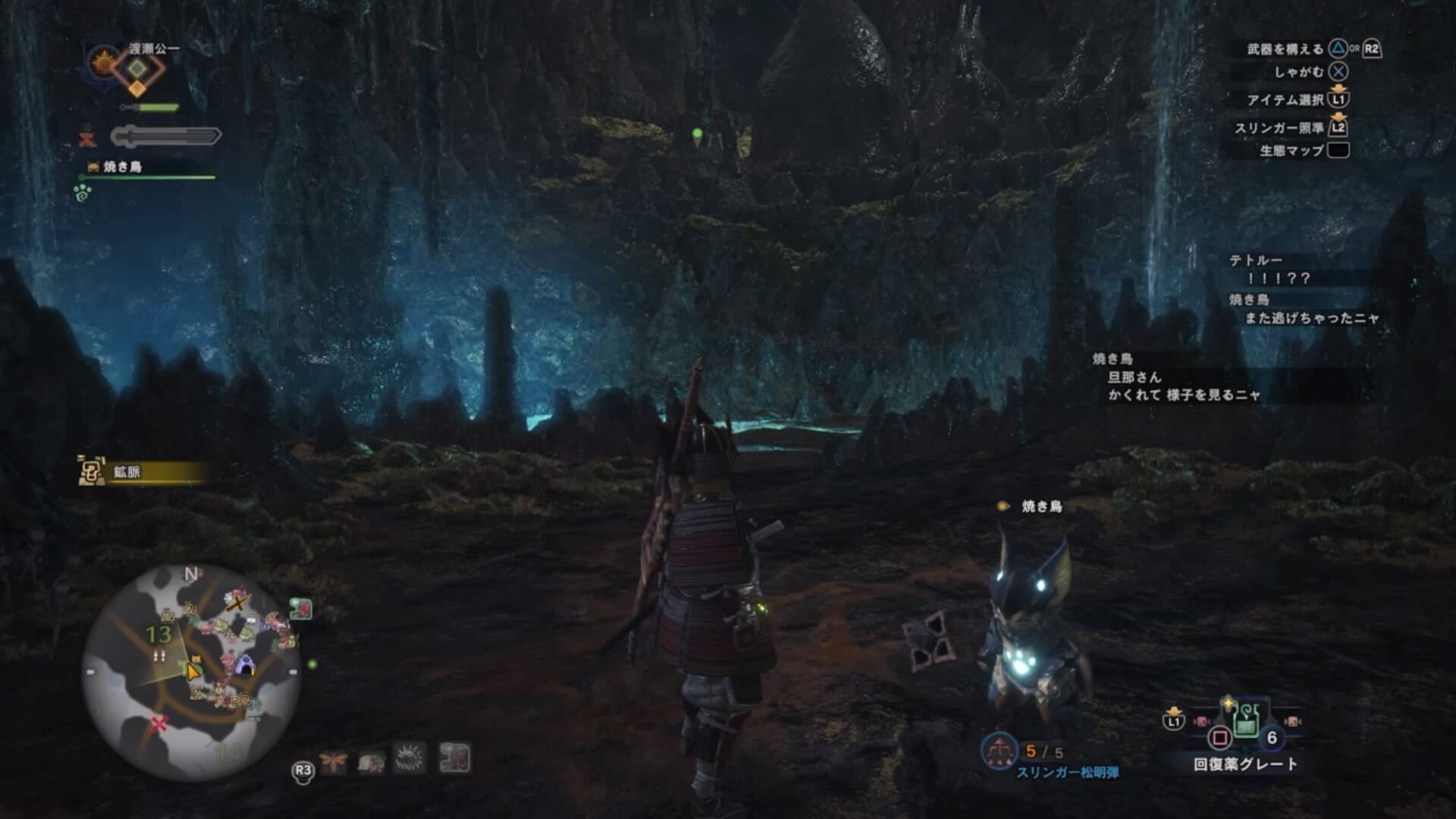Click the circular minimap
This screenshot has width=1456, height=819.
[191, 672]
